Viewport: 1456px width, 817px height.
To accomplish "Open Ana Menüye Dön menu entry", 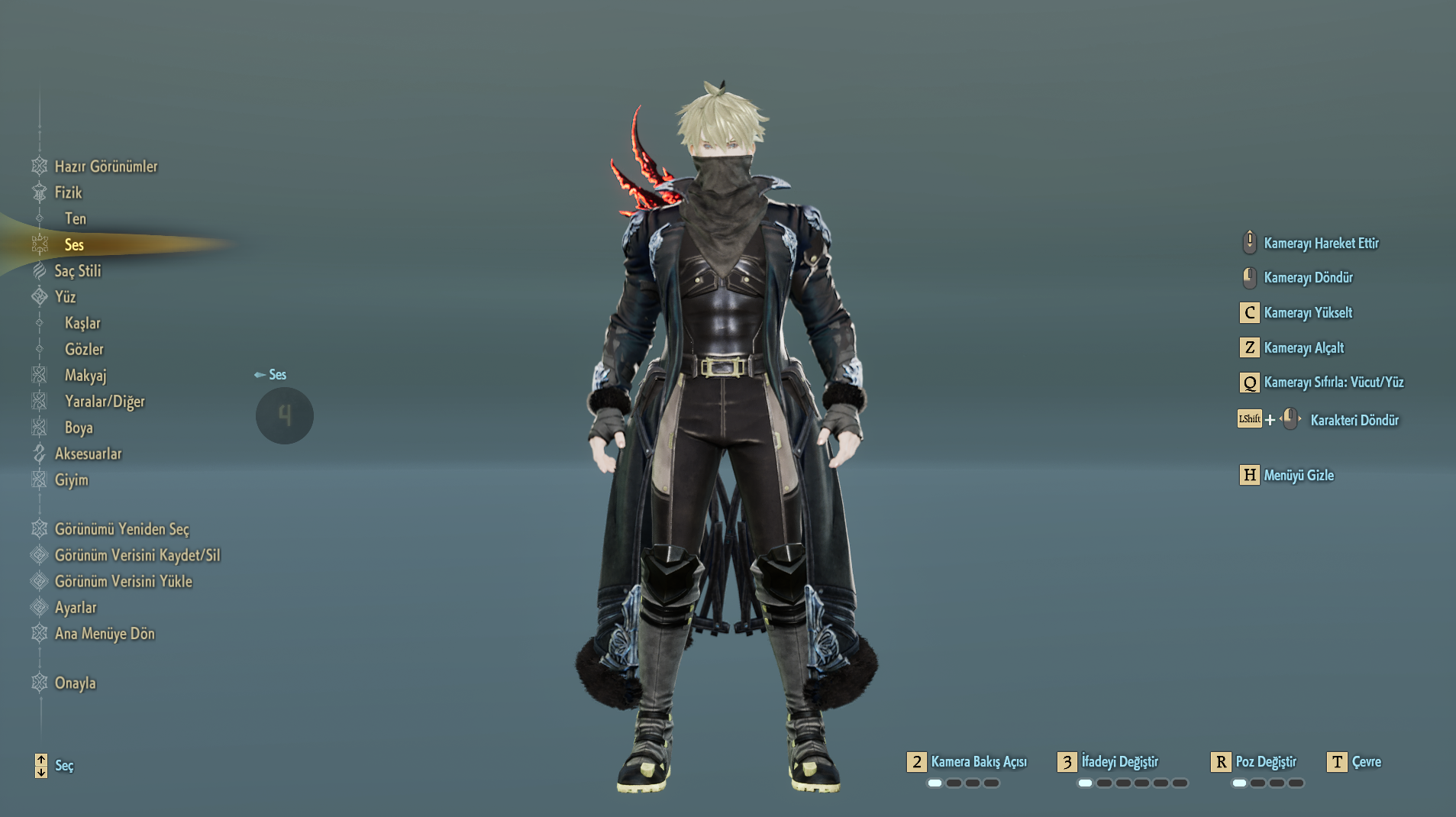I will pos(105,634).
